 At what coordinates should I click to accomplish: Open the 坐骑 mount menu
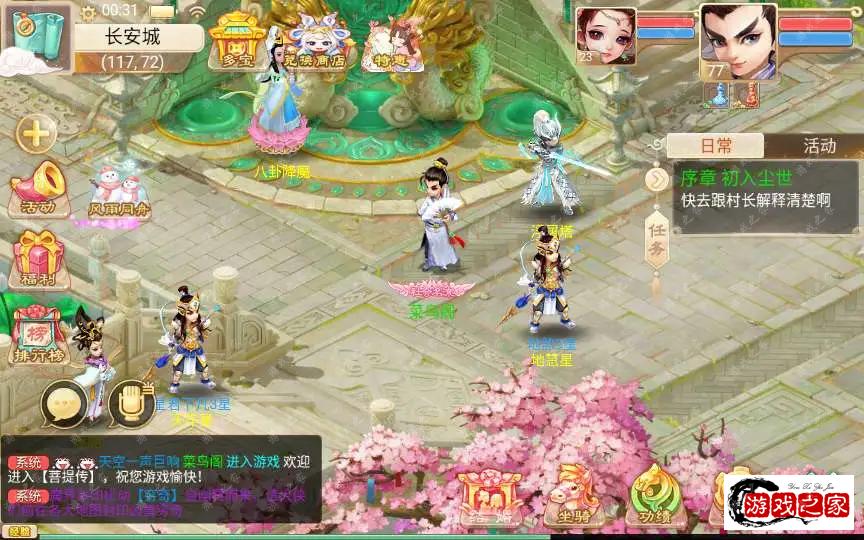click(573, 497)
